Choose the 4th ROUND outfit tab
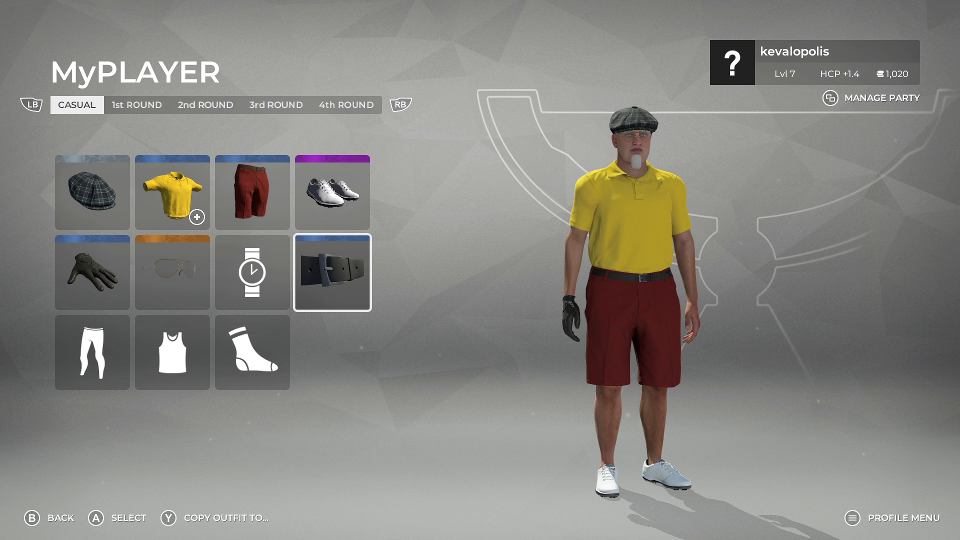The image size is (960, 540). pyautogui.click(x=346, y=105)
